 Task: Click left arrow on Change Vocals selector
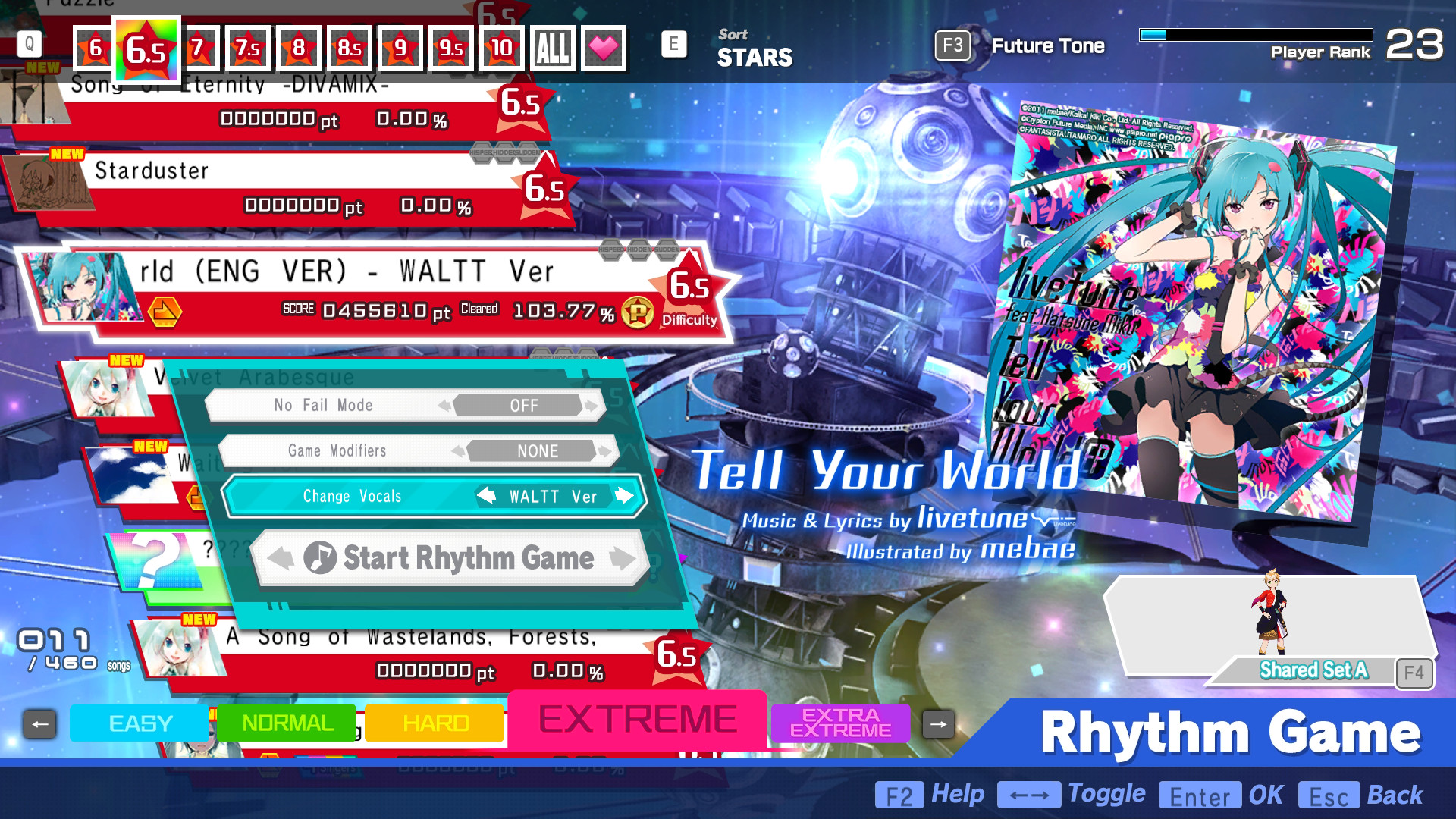(486, 496)
